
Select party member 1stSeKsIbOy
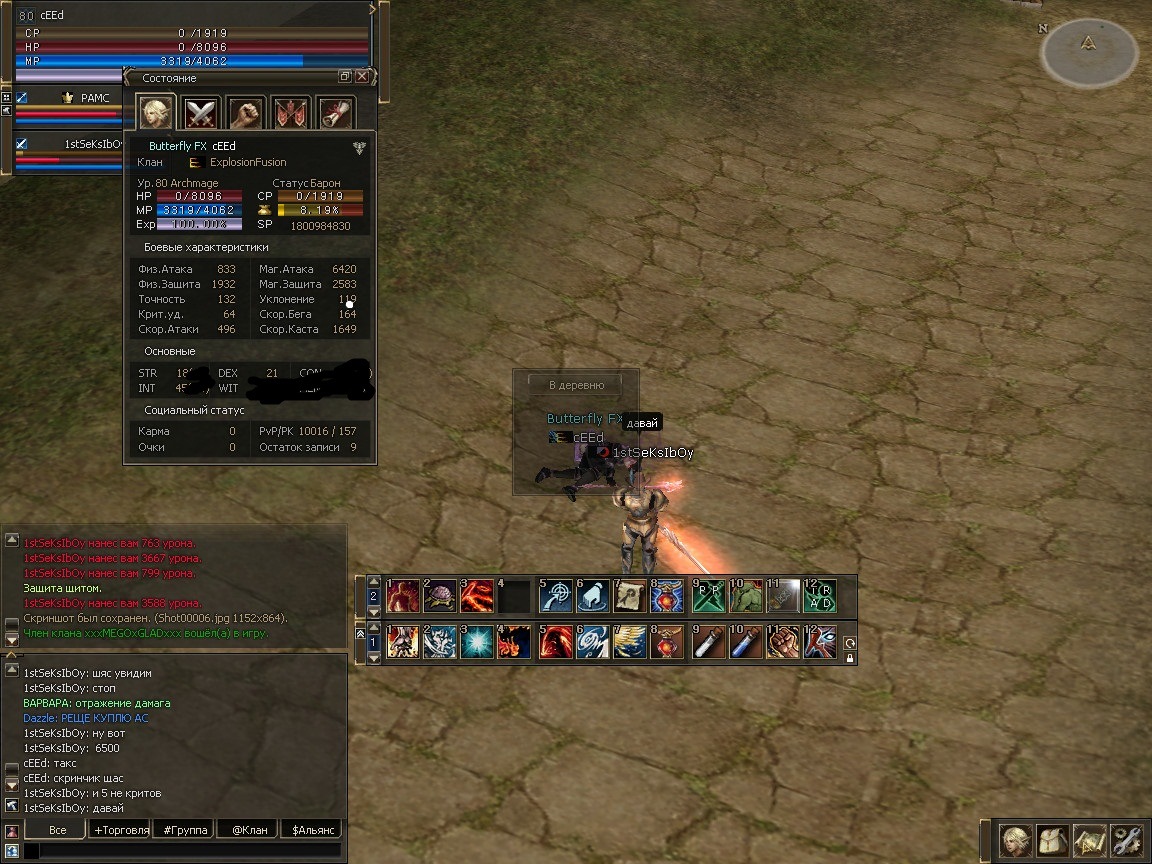pos(92,144)
